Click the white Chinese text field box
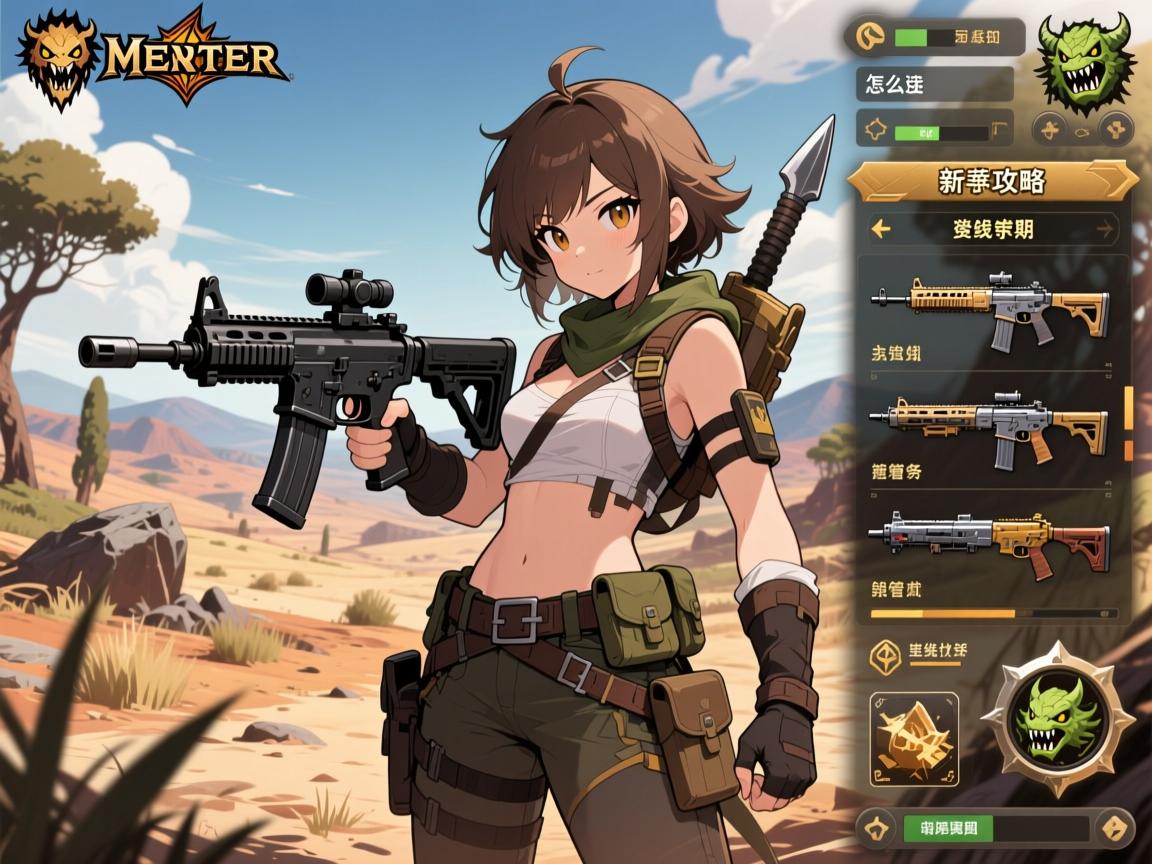Viewport: 1152px width, 864px height. click(x=934, y=84)
